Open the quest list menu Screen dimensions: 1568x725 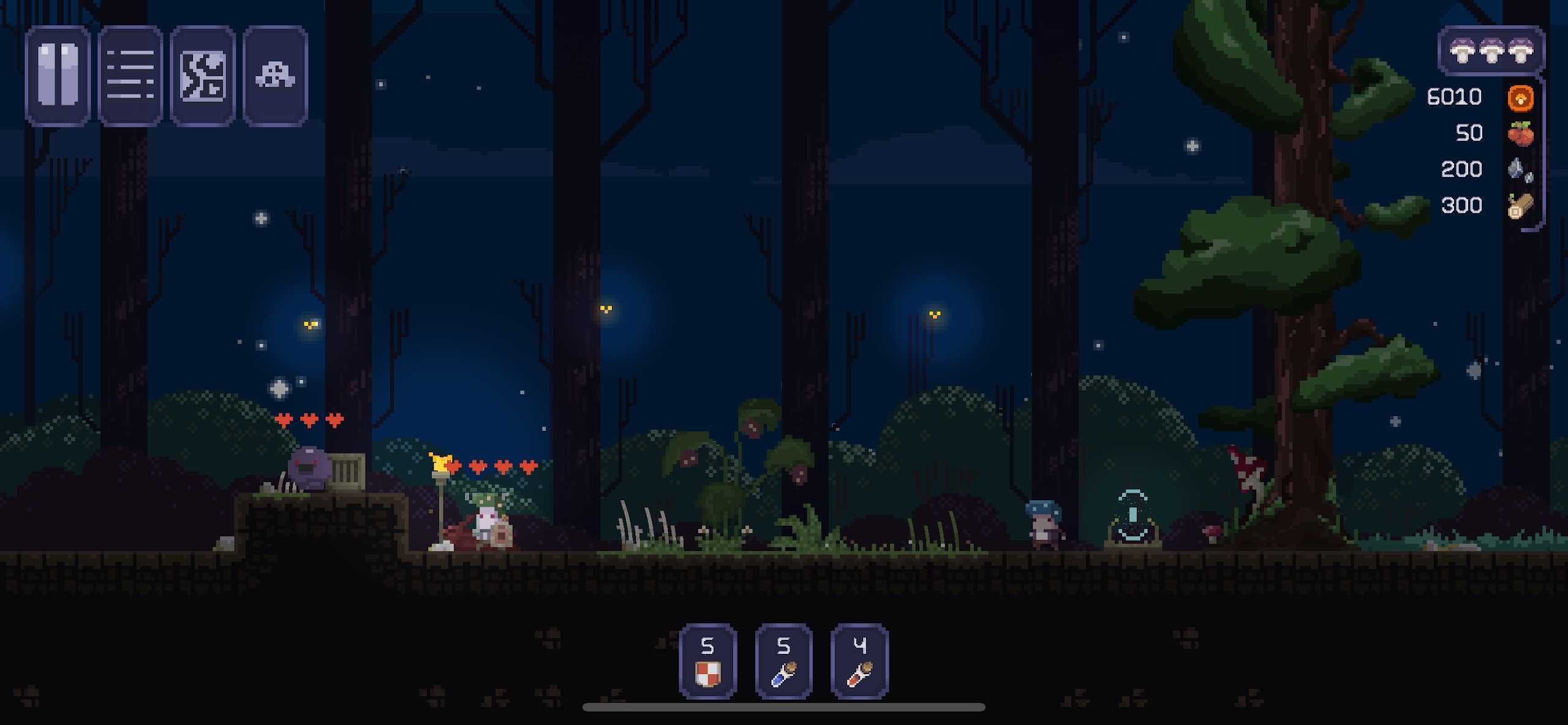click(x=130, y=76)
